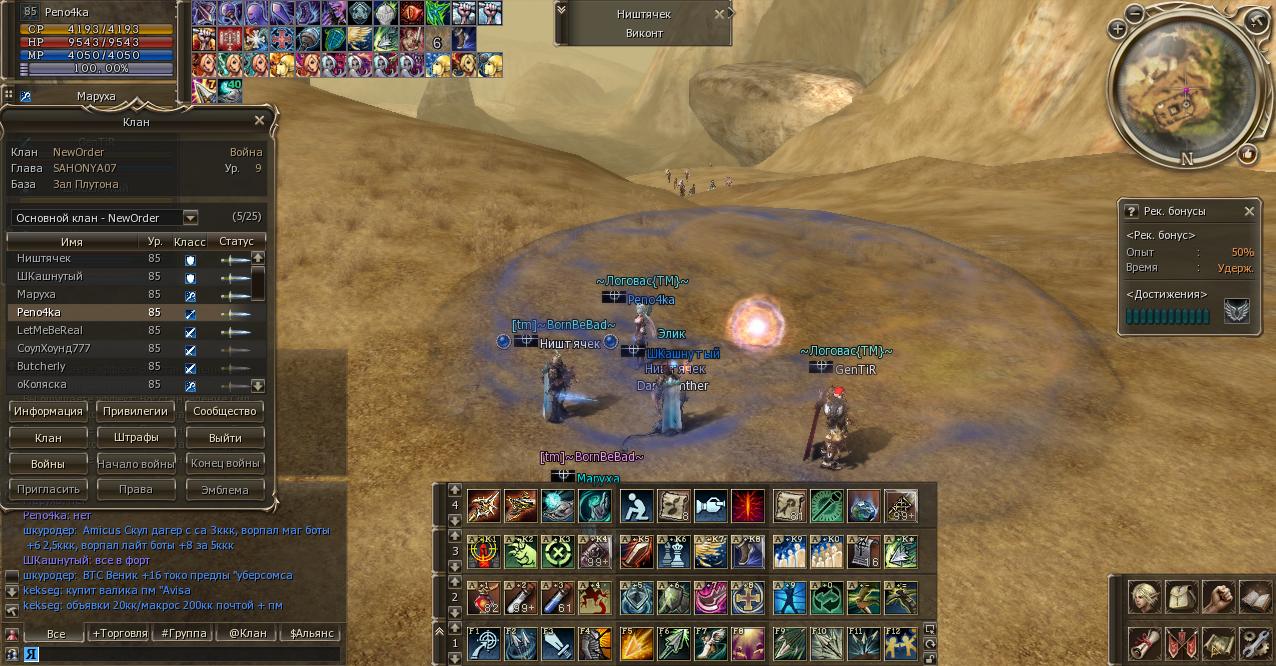Expand the Основной клан dropdown
The image size is (1276, 666).
190,218
